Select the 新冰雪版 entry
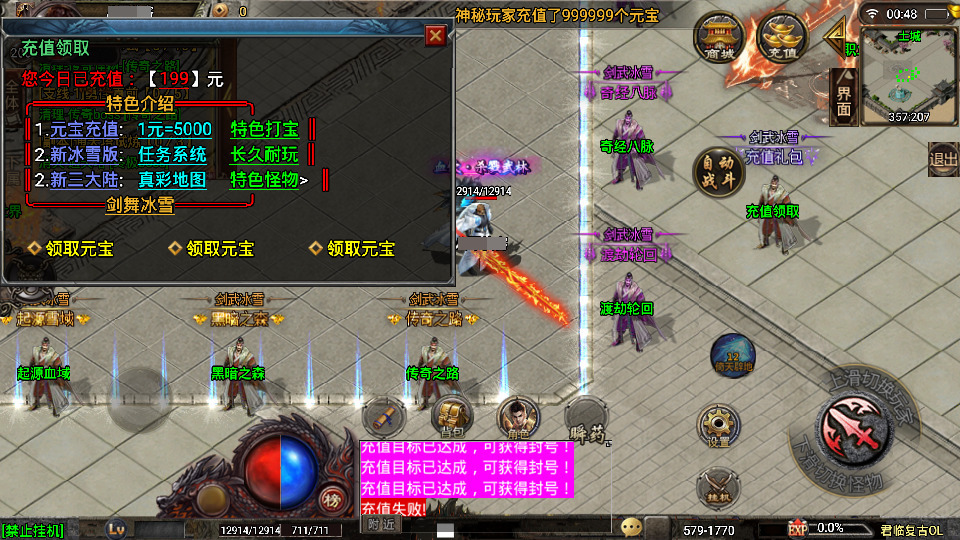Viewport: 960px width, 540px height. (x=84, y=155)
